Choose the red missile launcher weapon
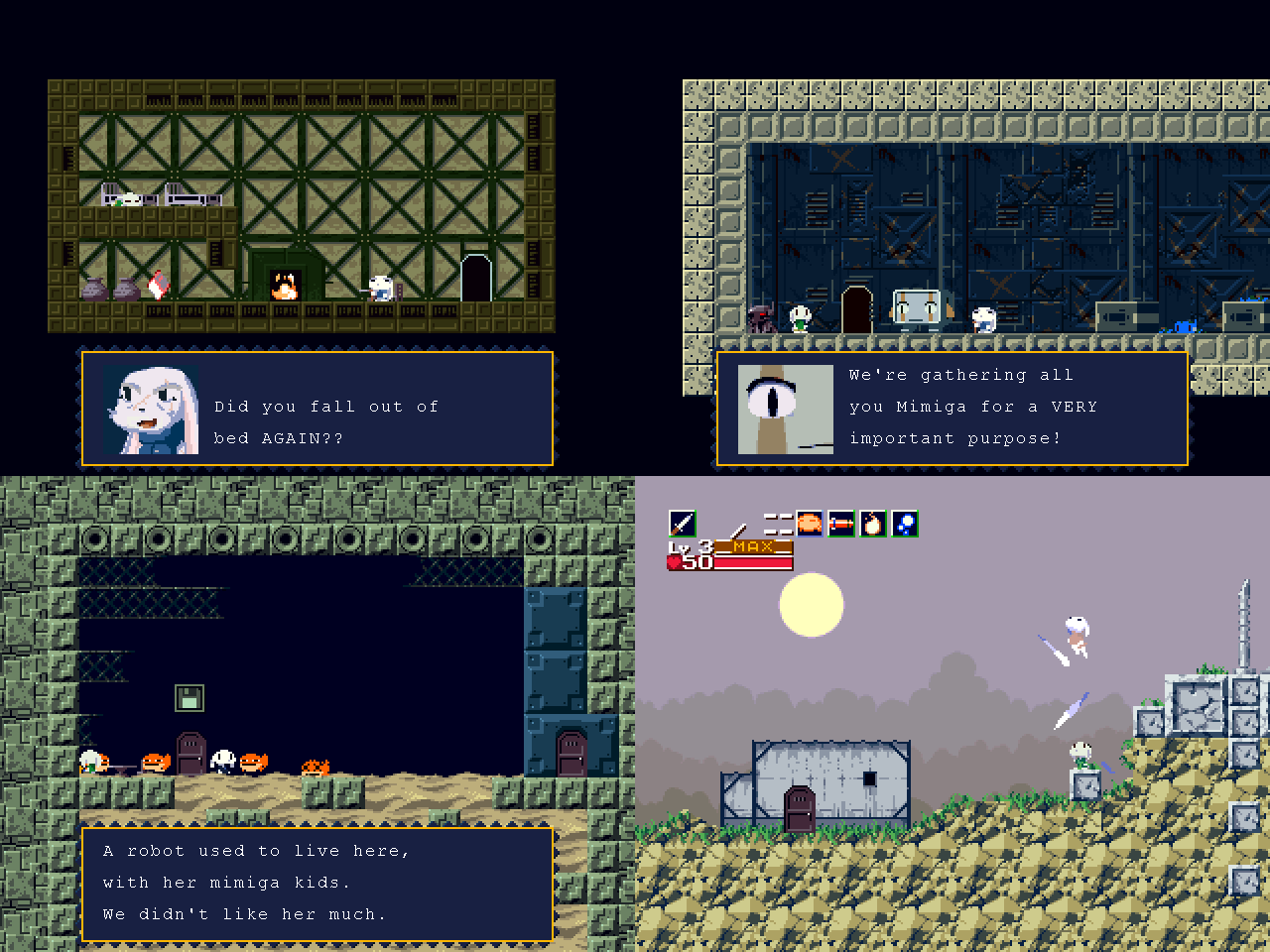This screenshot has width=1270, height=952. [840, 523]
